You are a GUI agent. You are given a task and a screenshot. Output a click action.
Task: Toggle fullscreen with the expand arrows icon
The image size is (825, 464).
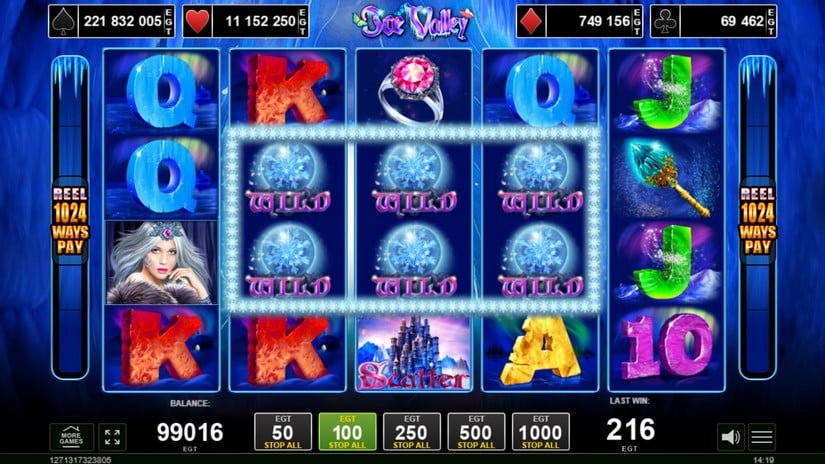click(112, 437)
